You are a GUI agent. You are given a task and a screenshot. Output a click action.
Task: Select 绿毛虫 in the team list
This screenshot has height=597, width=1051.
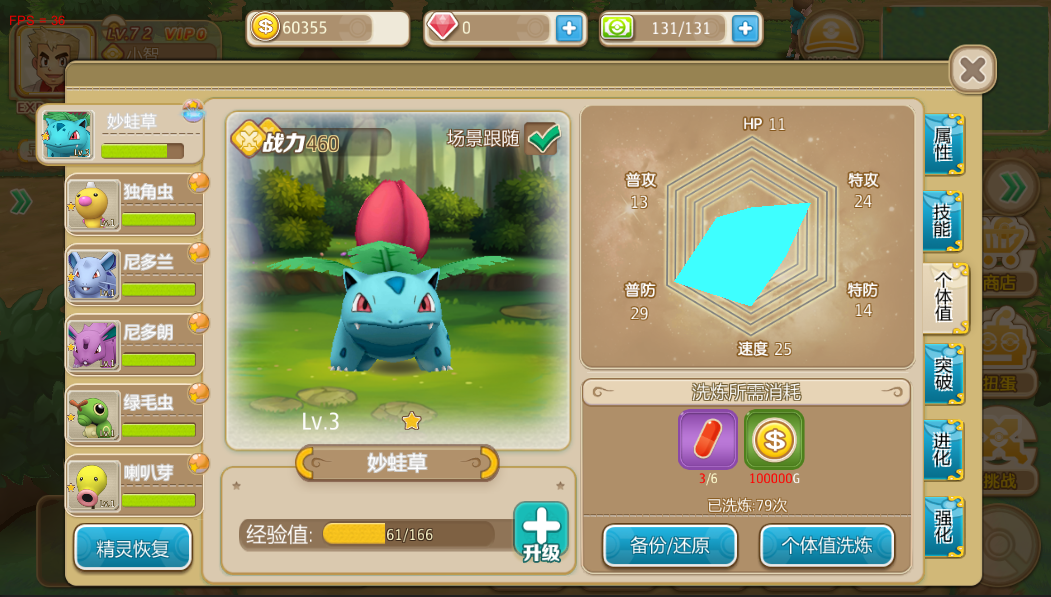point(135,415)
